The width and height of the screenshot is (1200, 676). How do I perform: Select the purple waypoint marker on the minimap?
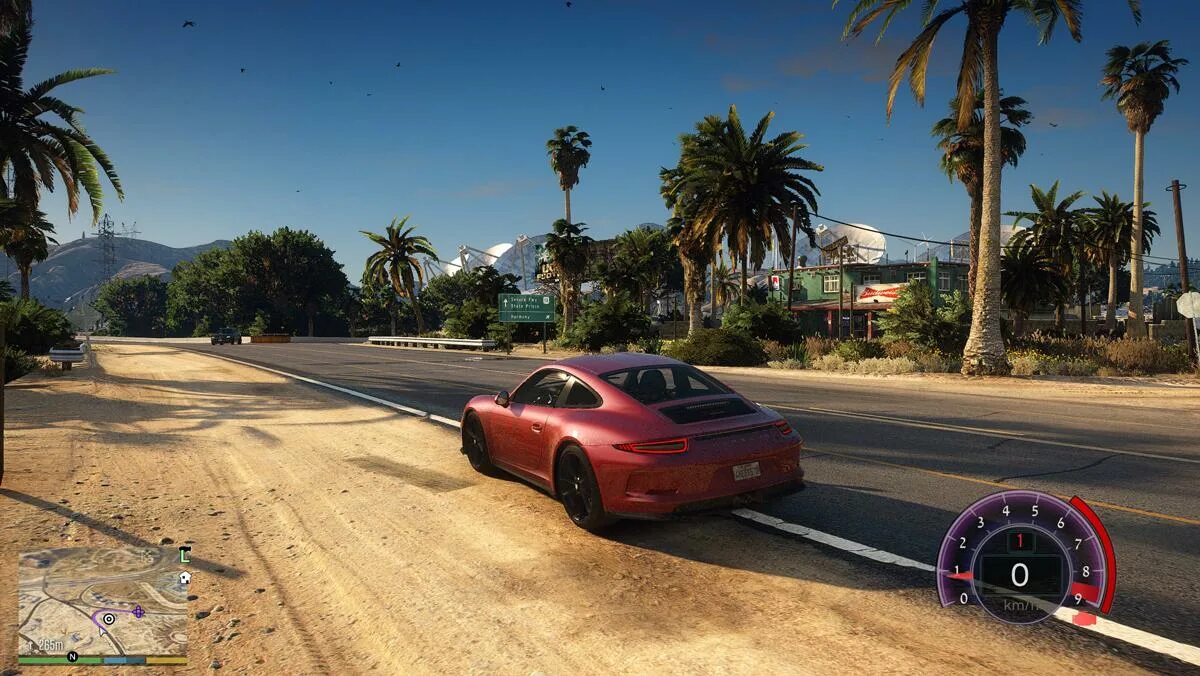(138, 611)
